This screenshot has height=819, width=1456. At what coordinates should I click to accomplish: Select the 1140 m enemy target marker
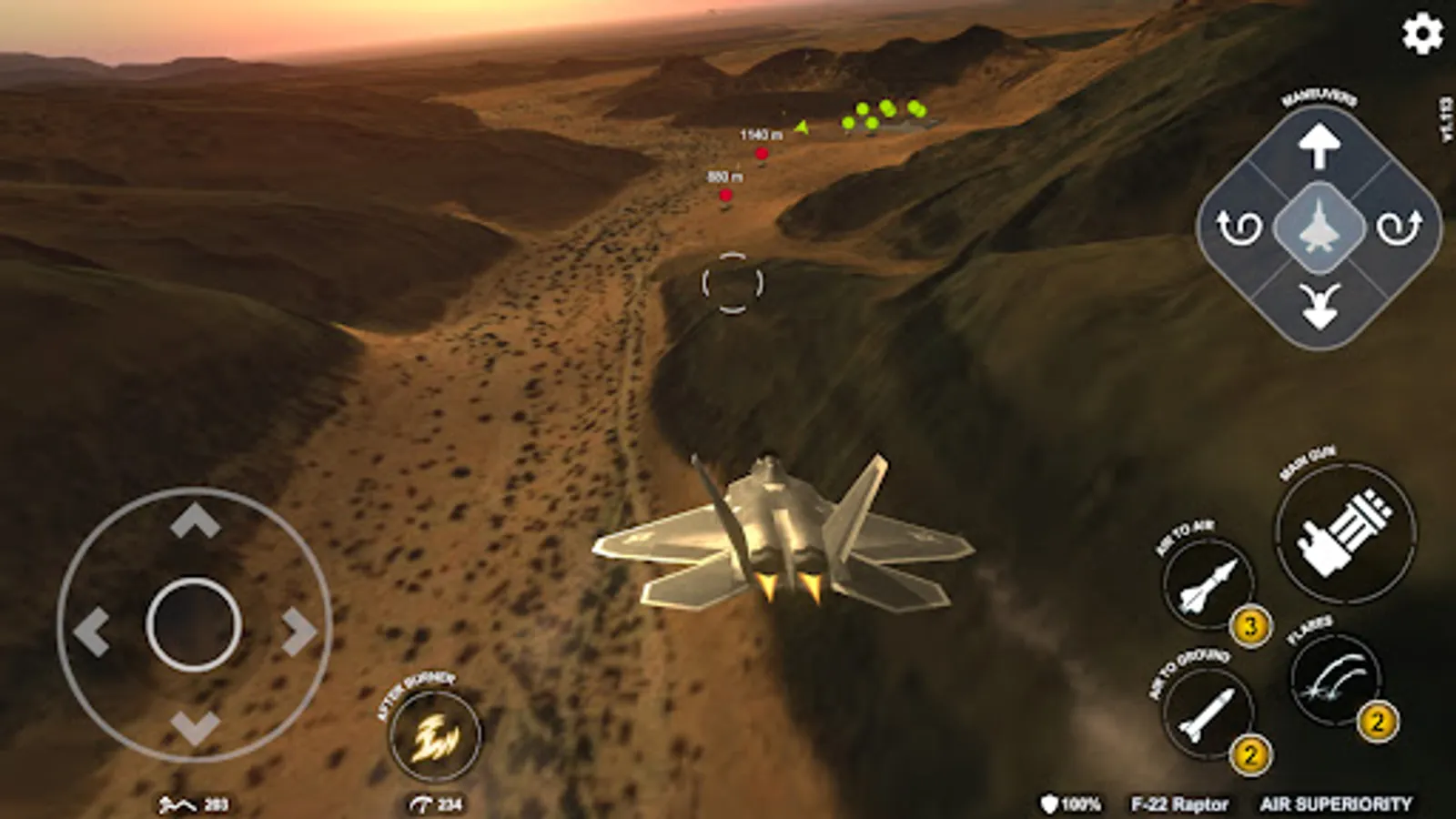761,153
